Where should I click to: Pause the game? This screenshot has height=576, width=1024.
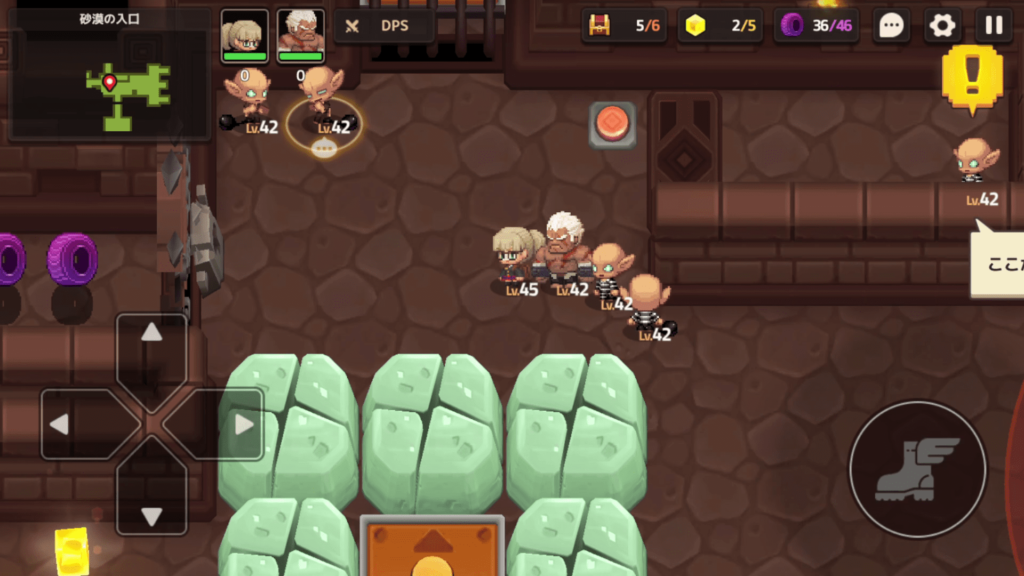(993, 26)
